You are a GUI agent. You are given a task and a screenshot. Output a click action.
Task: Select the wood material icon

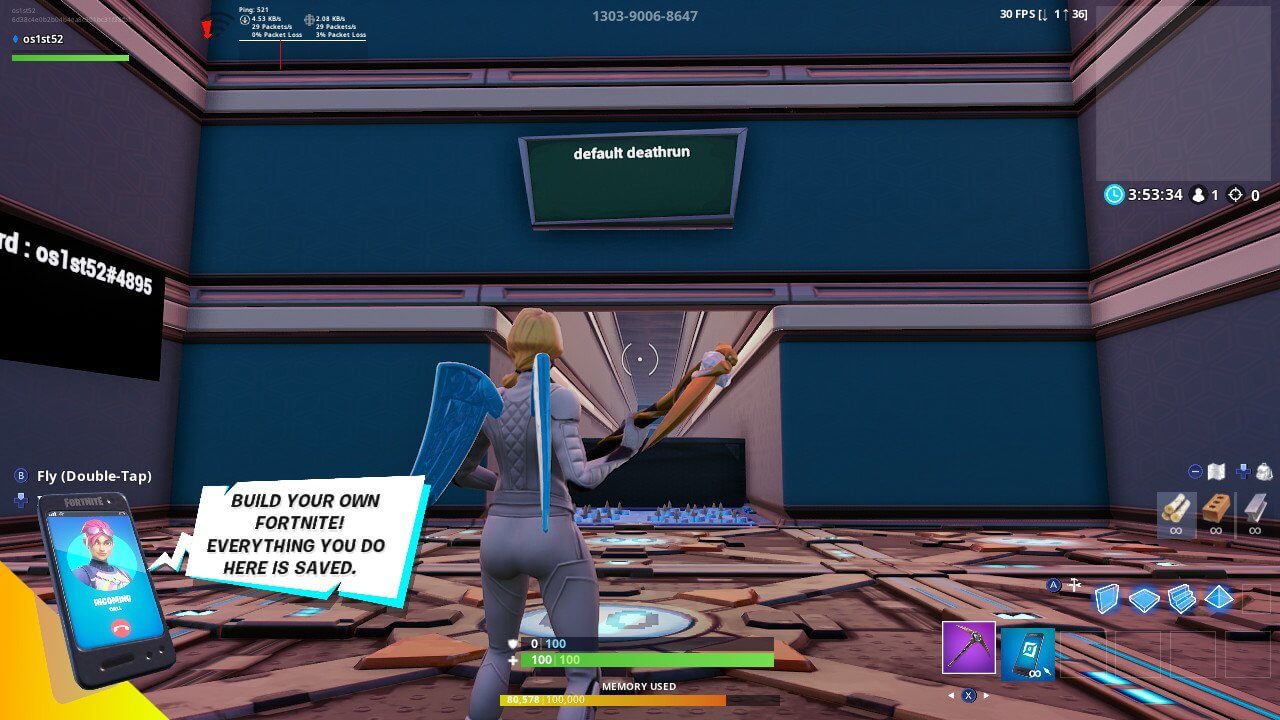[x=1176, y=509]
